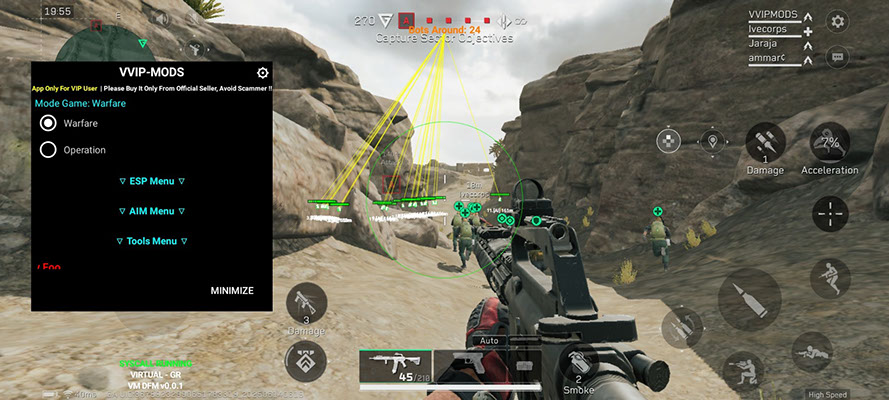889x400 pixels.
Task: Open the chat bubble button
Action: point(837,57)
